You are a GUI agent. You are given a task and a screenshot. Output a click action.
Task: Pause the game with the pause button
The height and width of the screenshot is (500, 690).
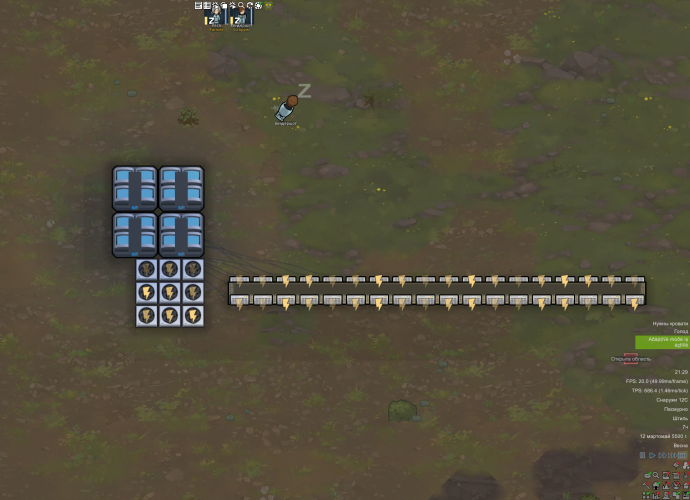tap(642, 455)
